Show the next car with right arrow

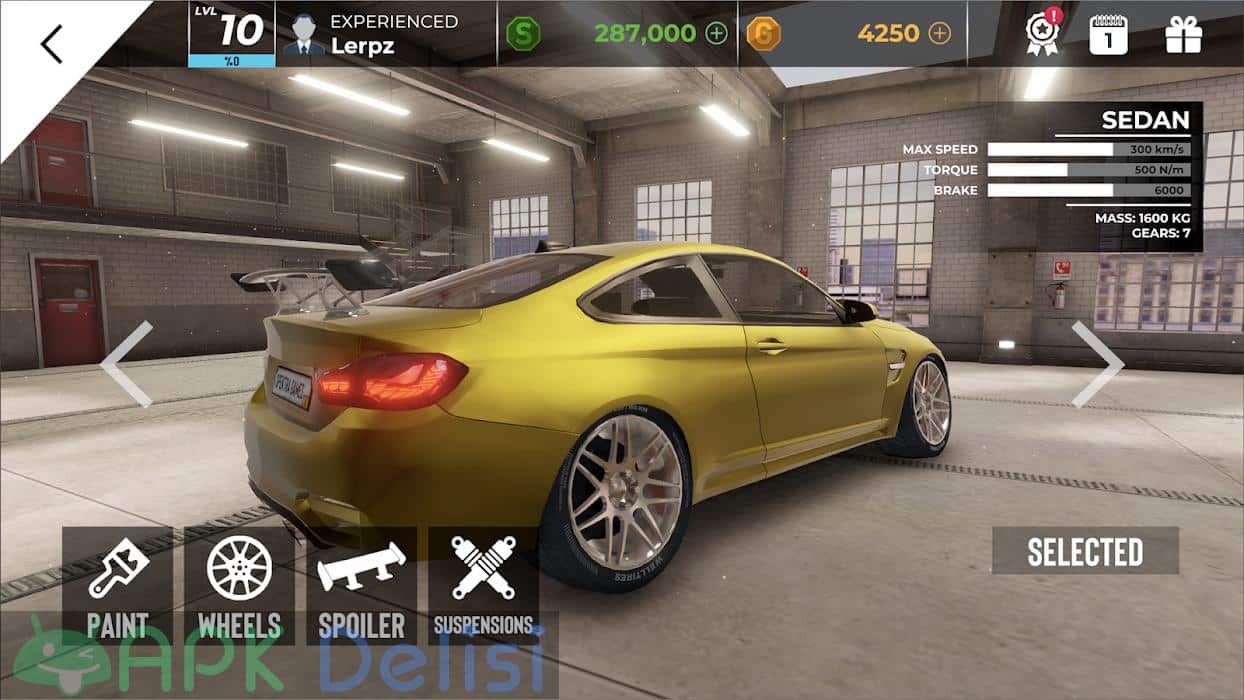1096,364
